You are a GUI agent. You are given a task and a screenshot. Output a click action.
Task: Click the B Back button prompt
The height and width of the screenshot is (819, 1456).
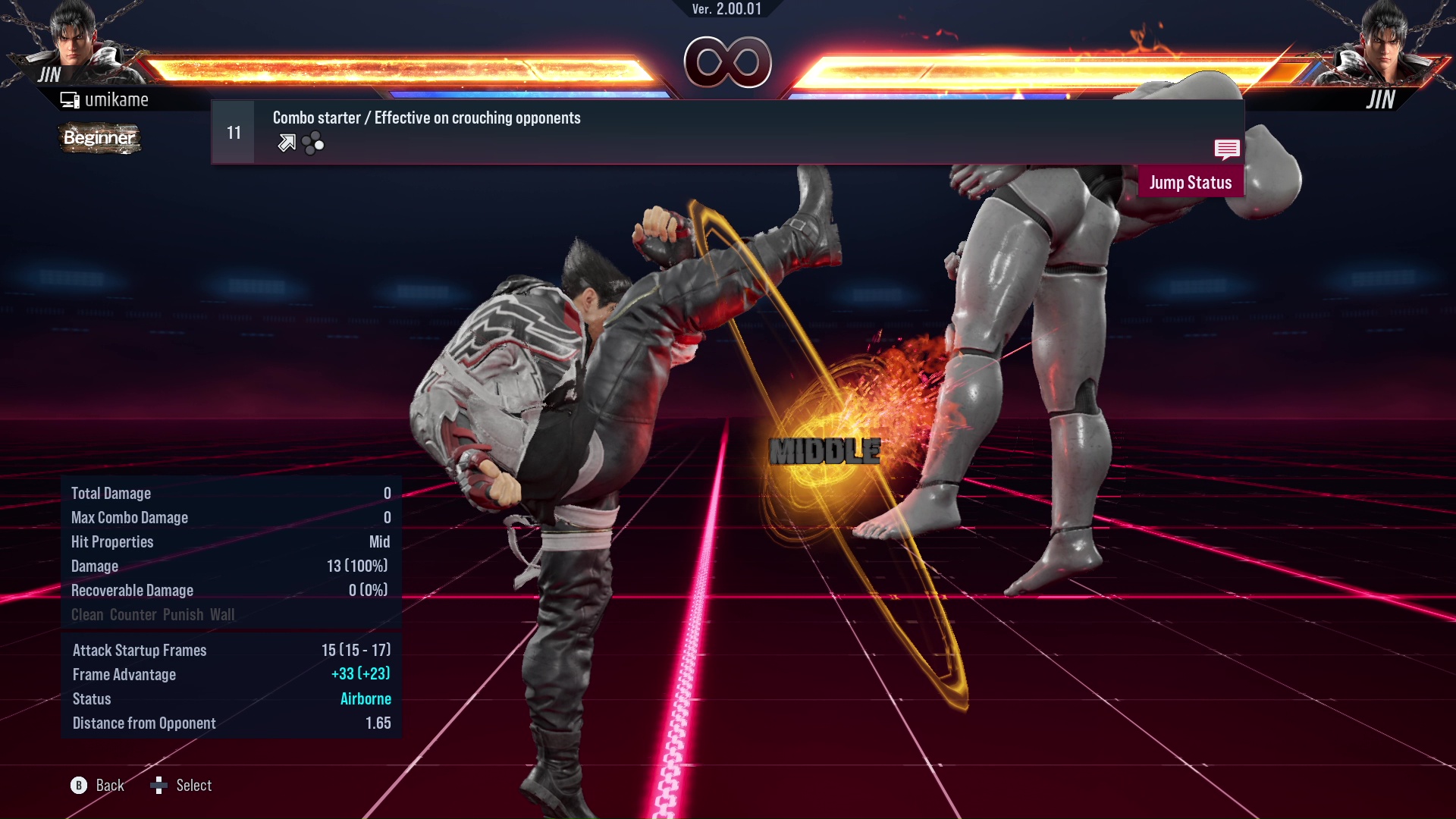(78, 786)
